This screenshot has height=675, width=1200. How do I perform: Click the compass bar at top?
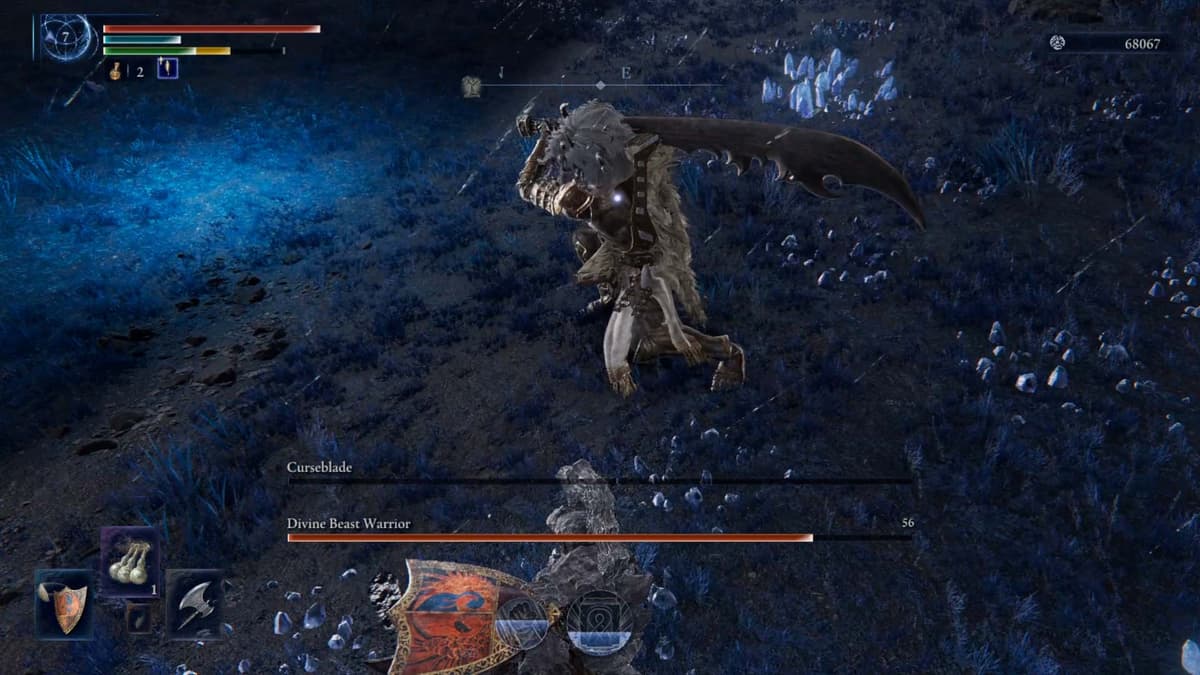point(600,86)
